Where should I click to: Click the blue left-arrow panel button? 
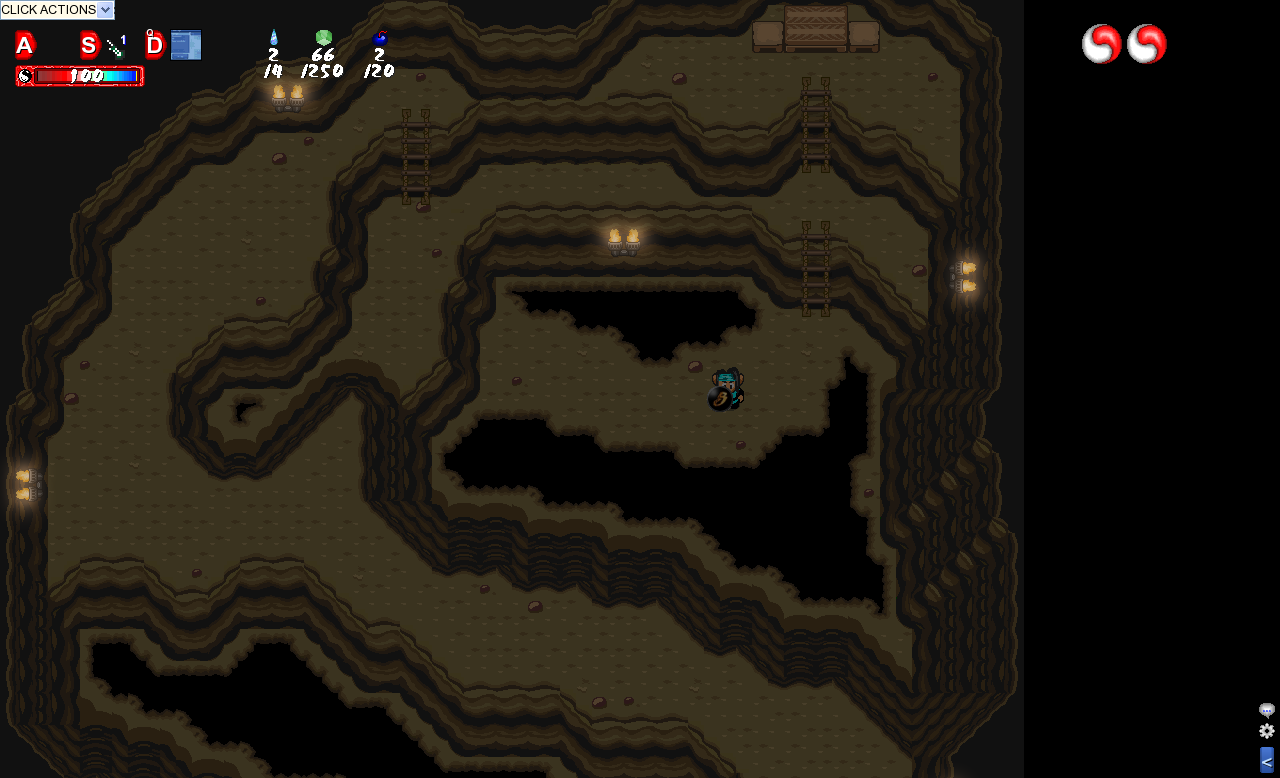click(1267, 760)
